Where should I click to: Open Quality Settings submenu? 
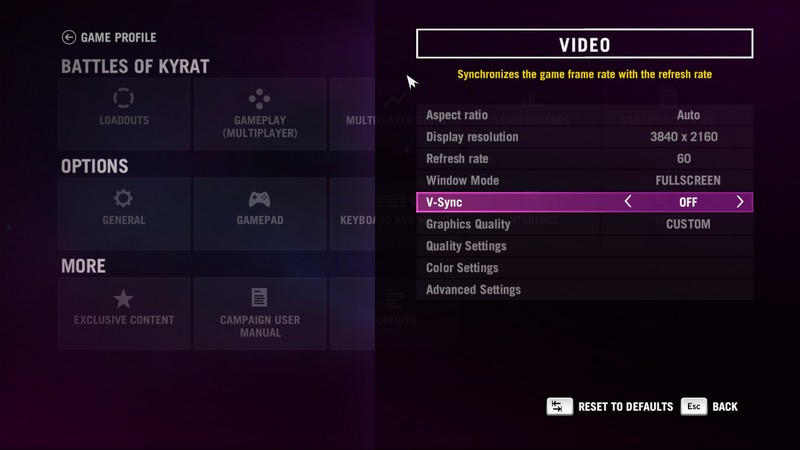tap(584, 246)
